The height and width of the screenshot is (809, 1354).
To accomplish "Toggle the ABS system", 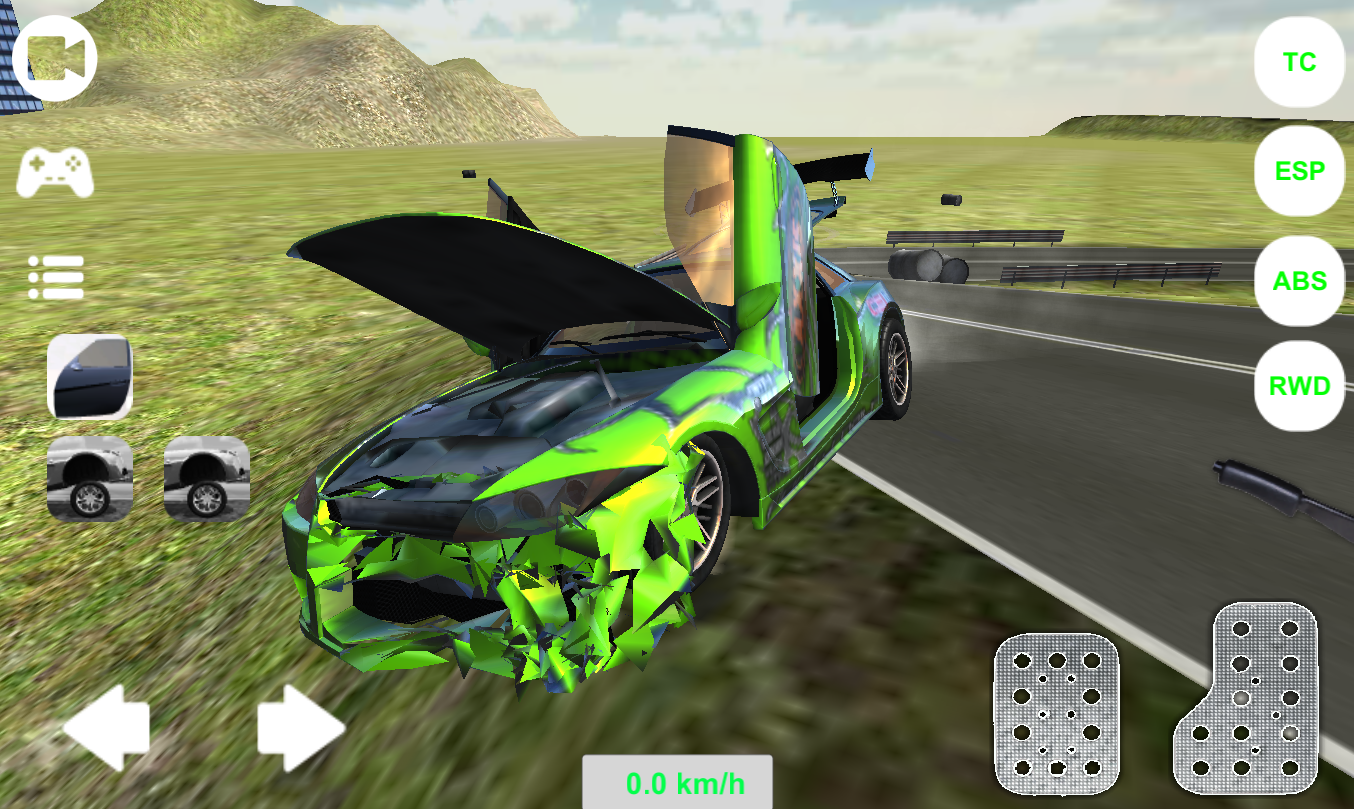I will tap(1298, 281).
